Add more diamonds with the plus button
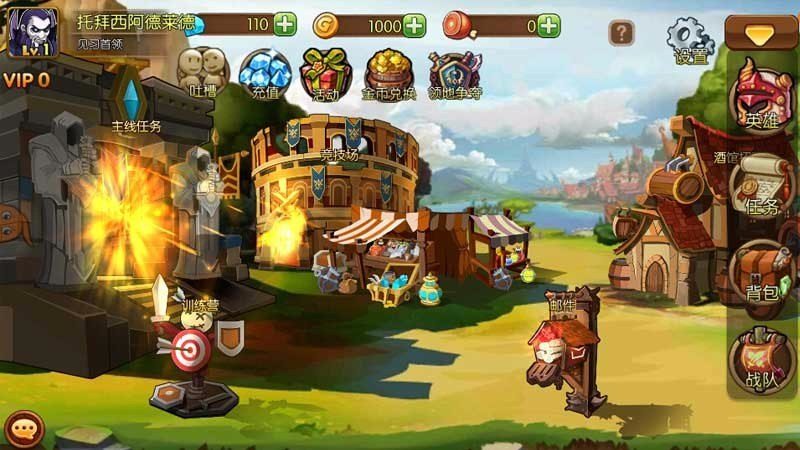Viewport: 800px width, 450px height. pyautogui.click(x=284, y=25)
